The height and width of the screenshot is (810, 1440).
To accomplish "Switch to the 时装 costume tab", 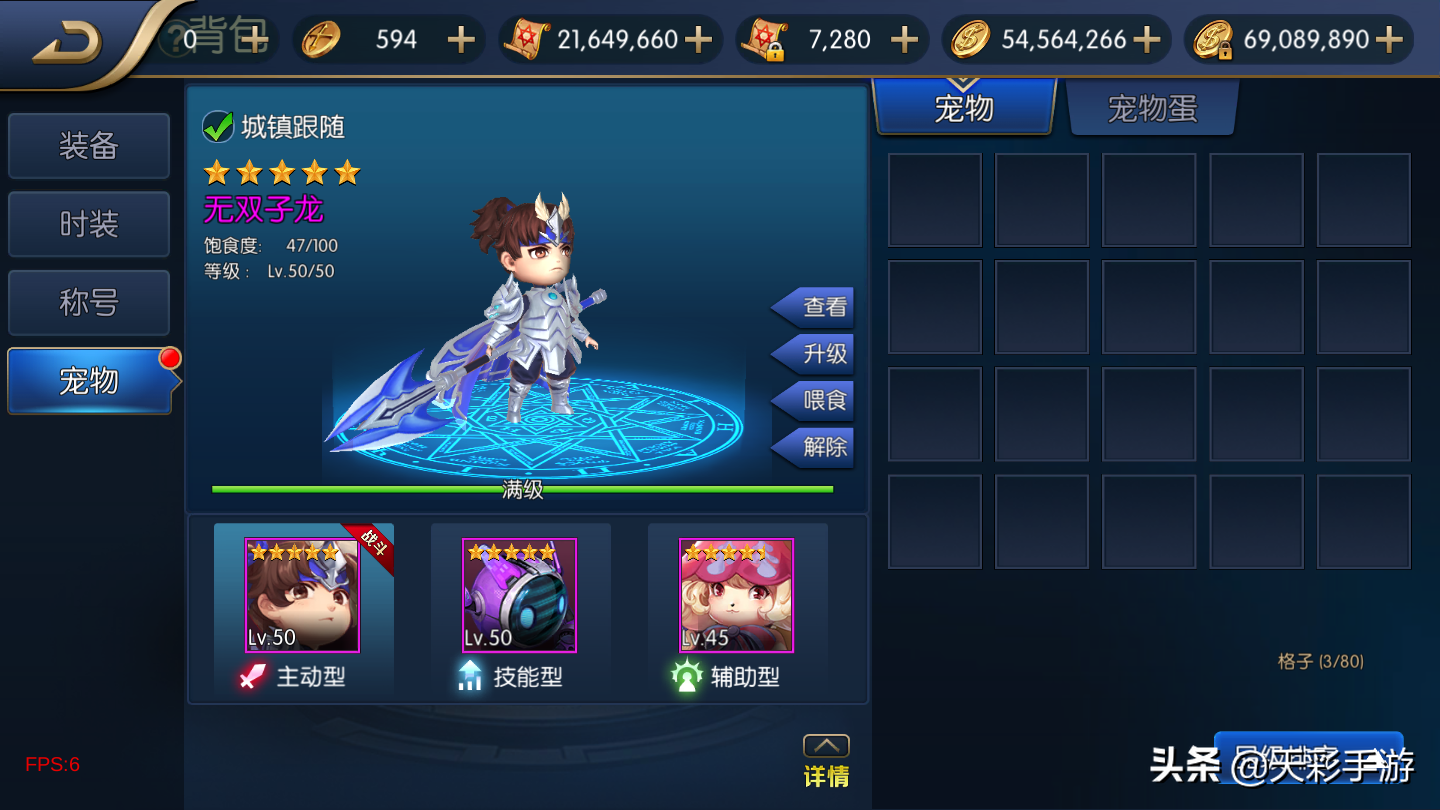I will point(89,224).
